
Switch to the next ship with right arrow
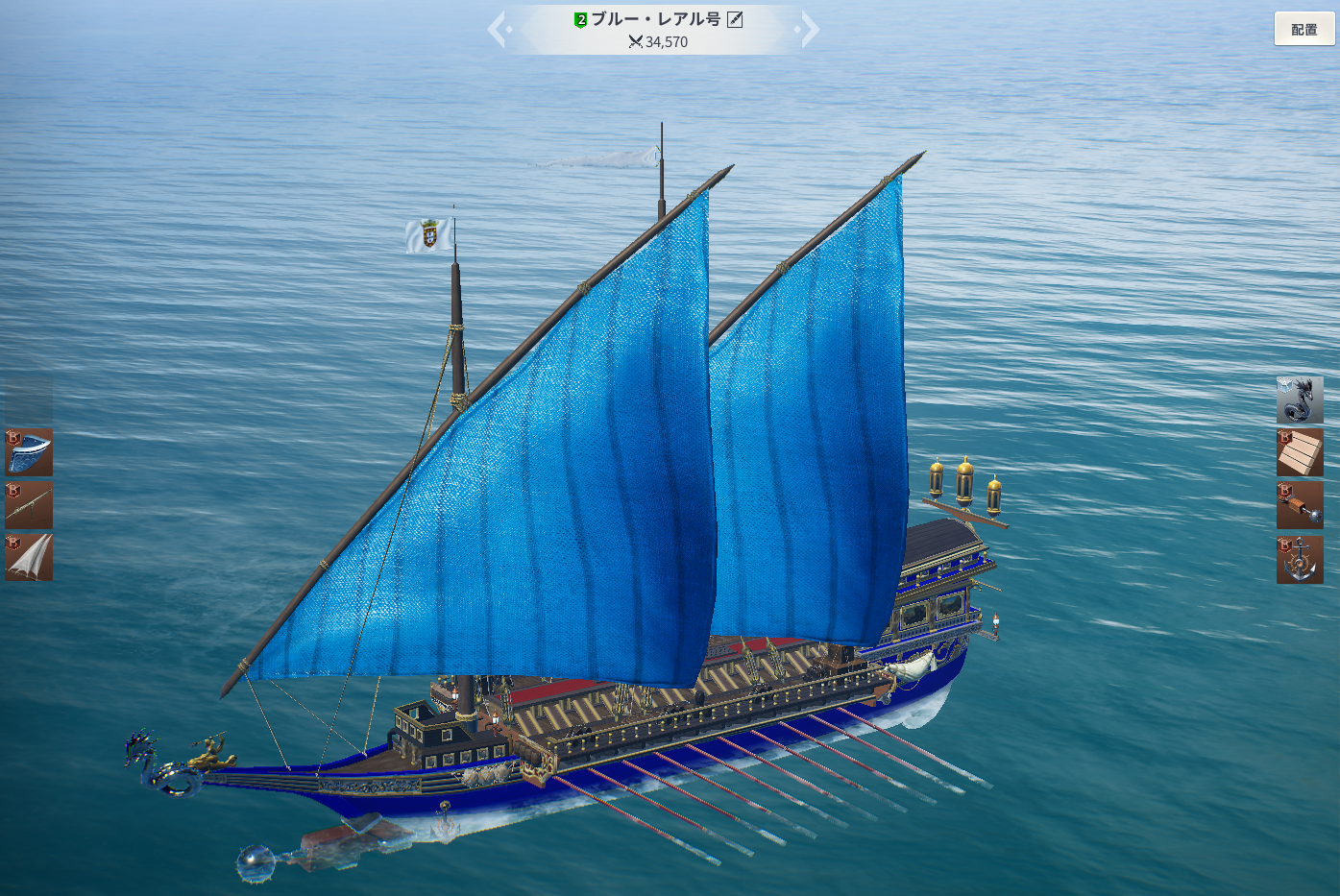[809, 30]
